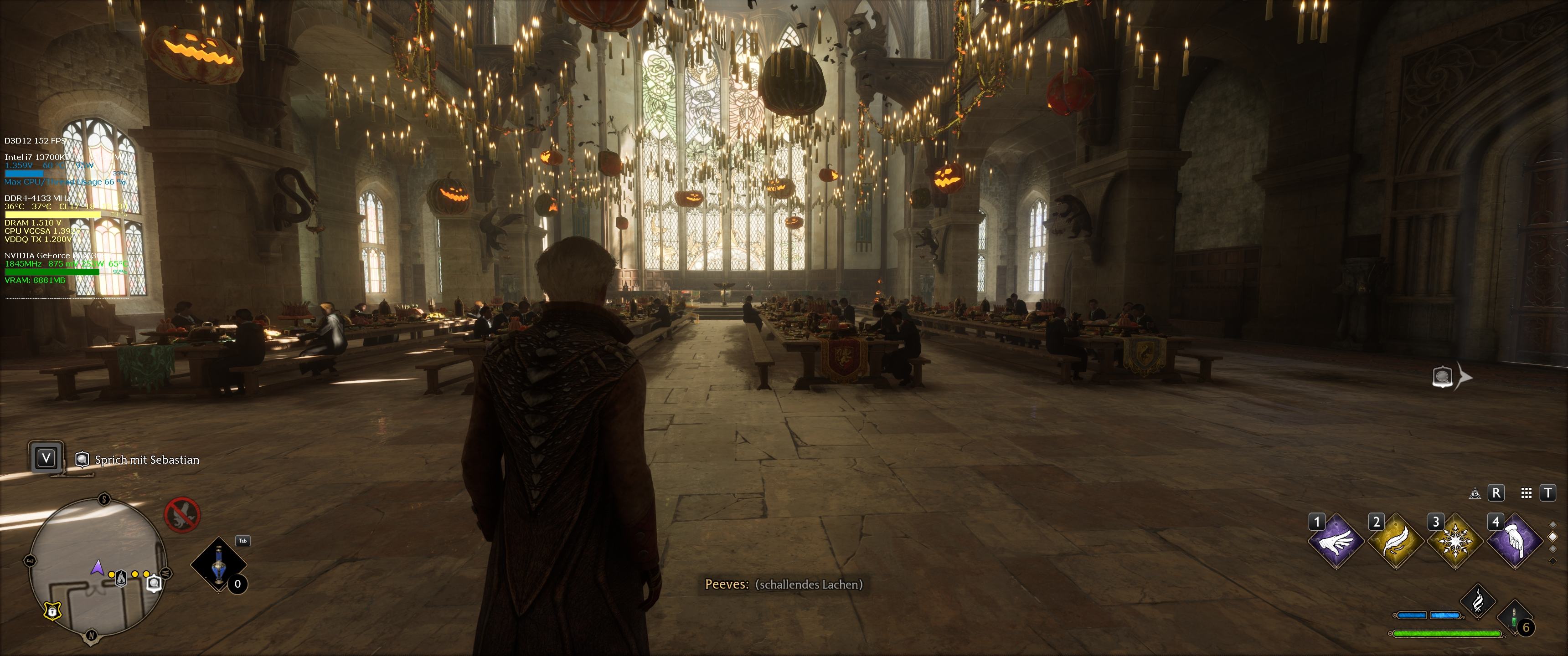Click the speech bubble waypoint indicator

(x=1443, y=377)
